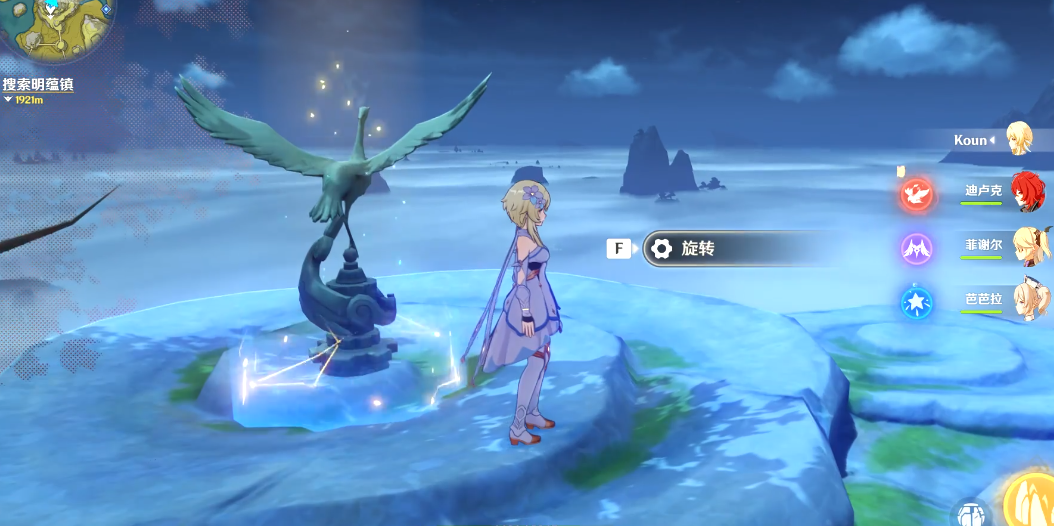Activate 芭芭拉's blue star burst icon
The image size is (1054, 526).
pos(916,301)
